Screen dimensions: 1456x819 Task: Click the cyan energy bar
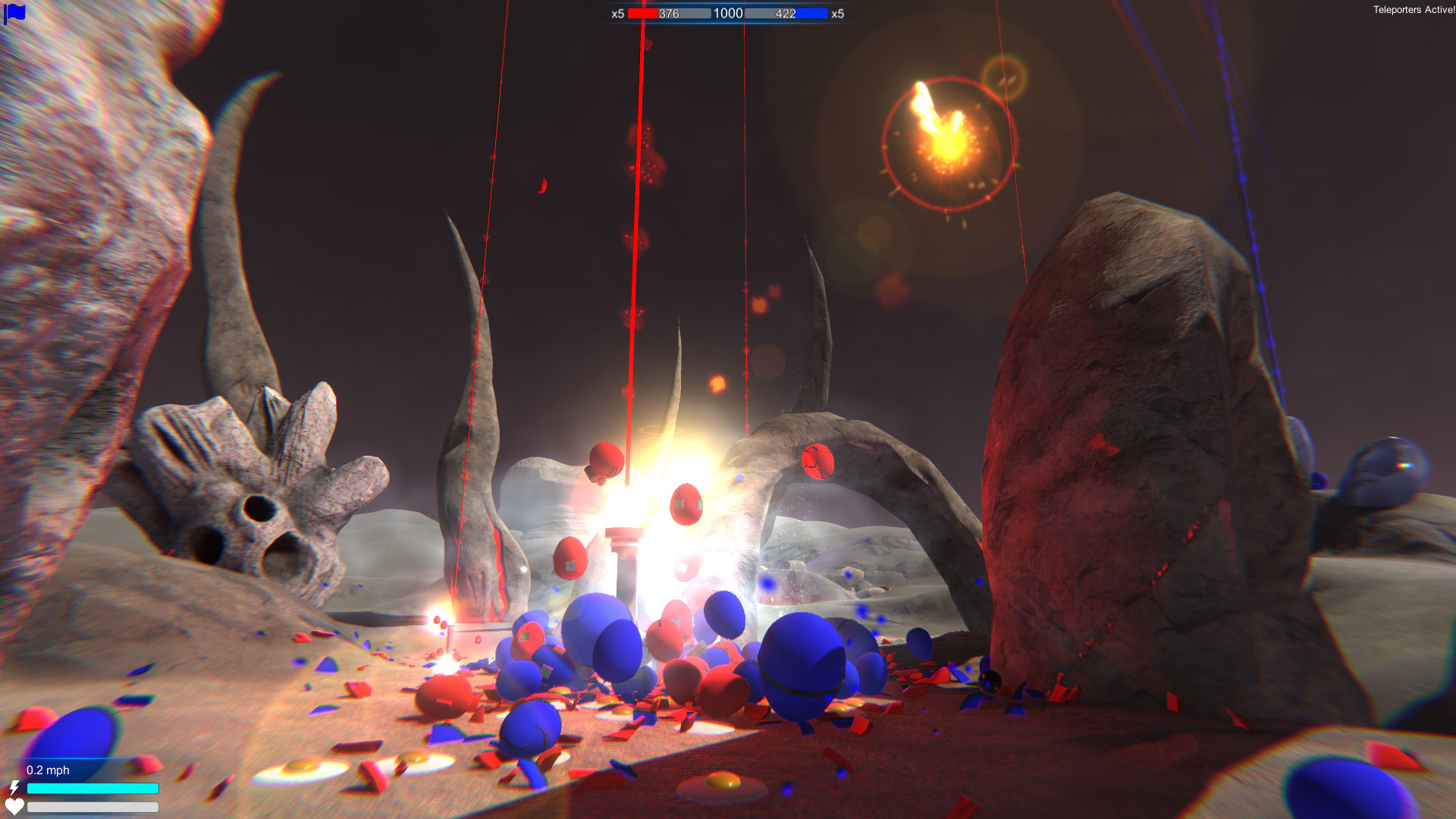click(x=91, y=789)
